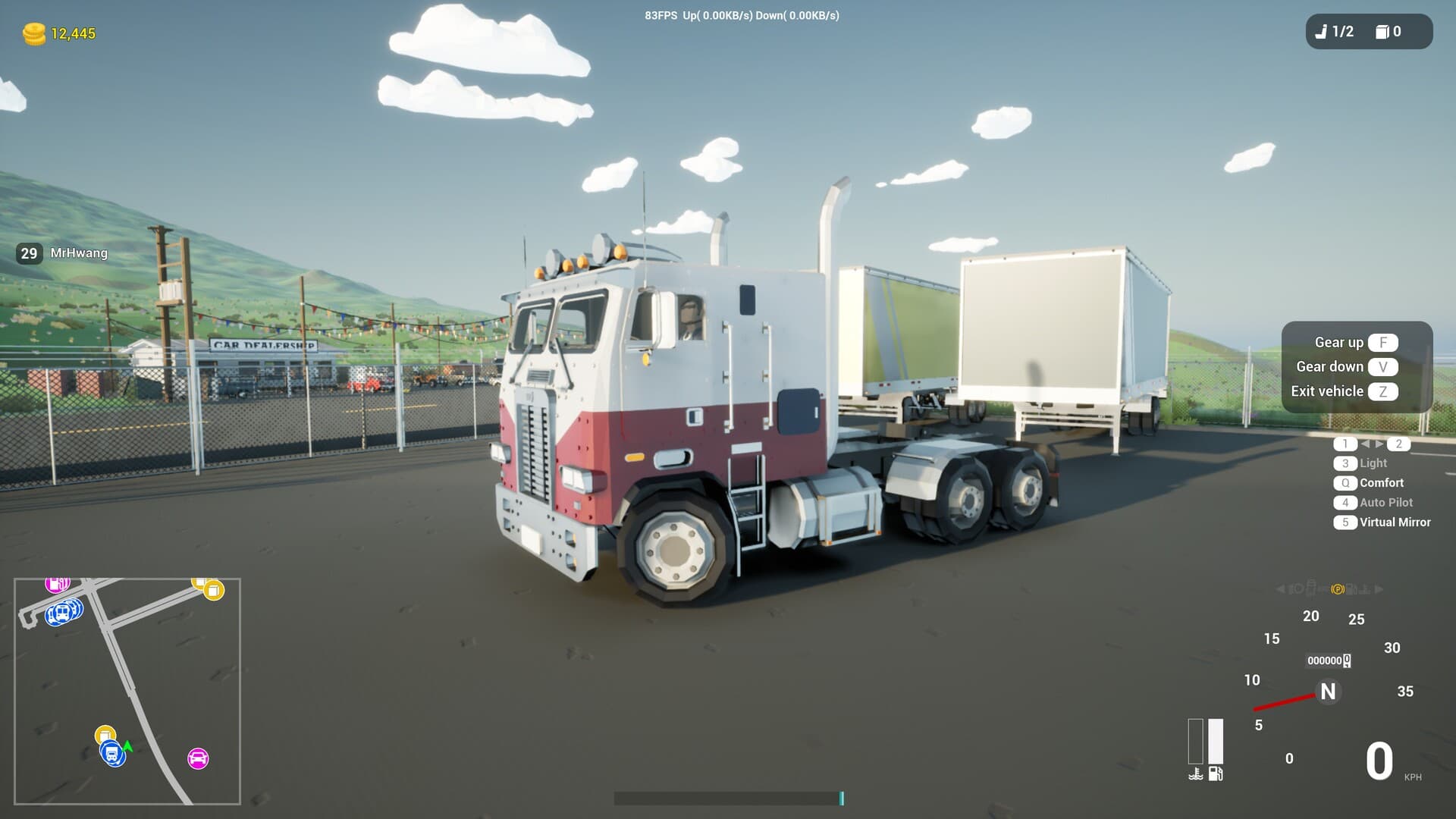The image size is (1456, 819).
Task: Click the coolant temperature icon on the dashboard
Action: pyautogui.click(x=1194, y=773)
